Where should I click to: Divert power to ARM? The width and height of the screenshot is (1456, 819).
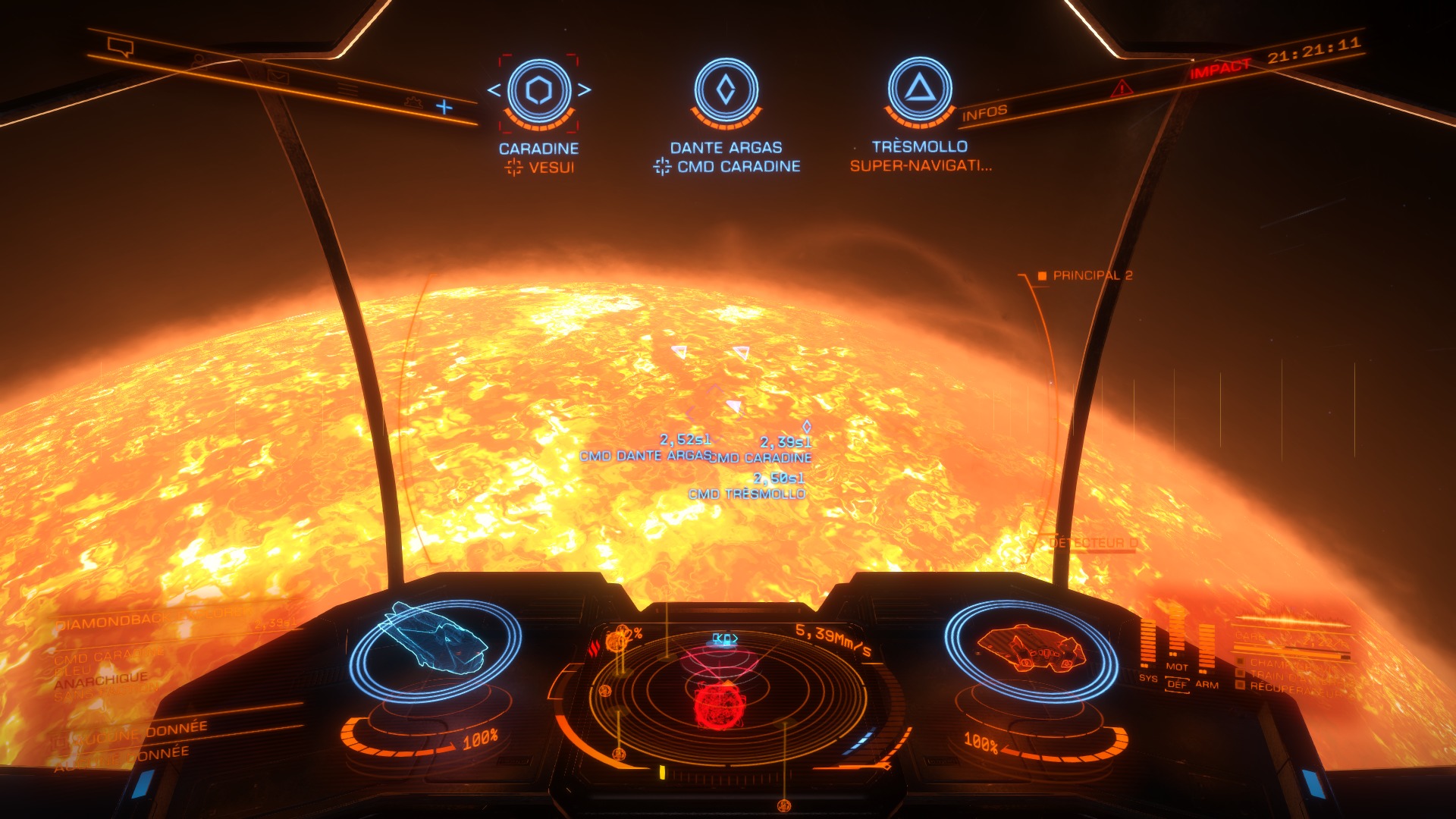click(1207, 684)
